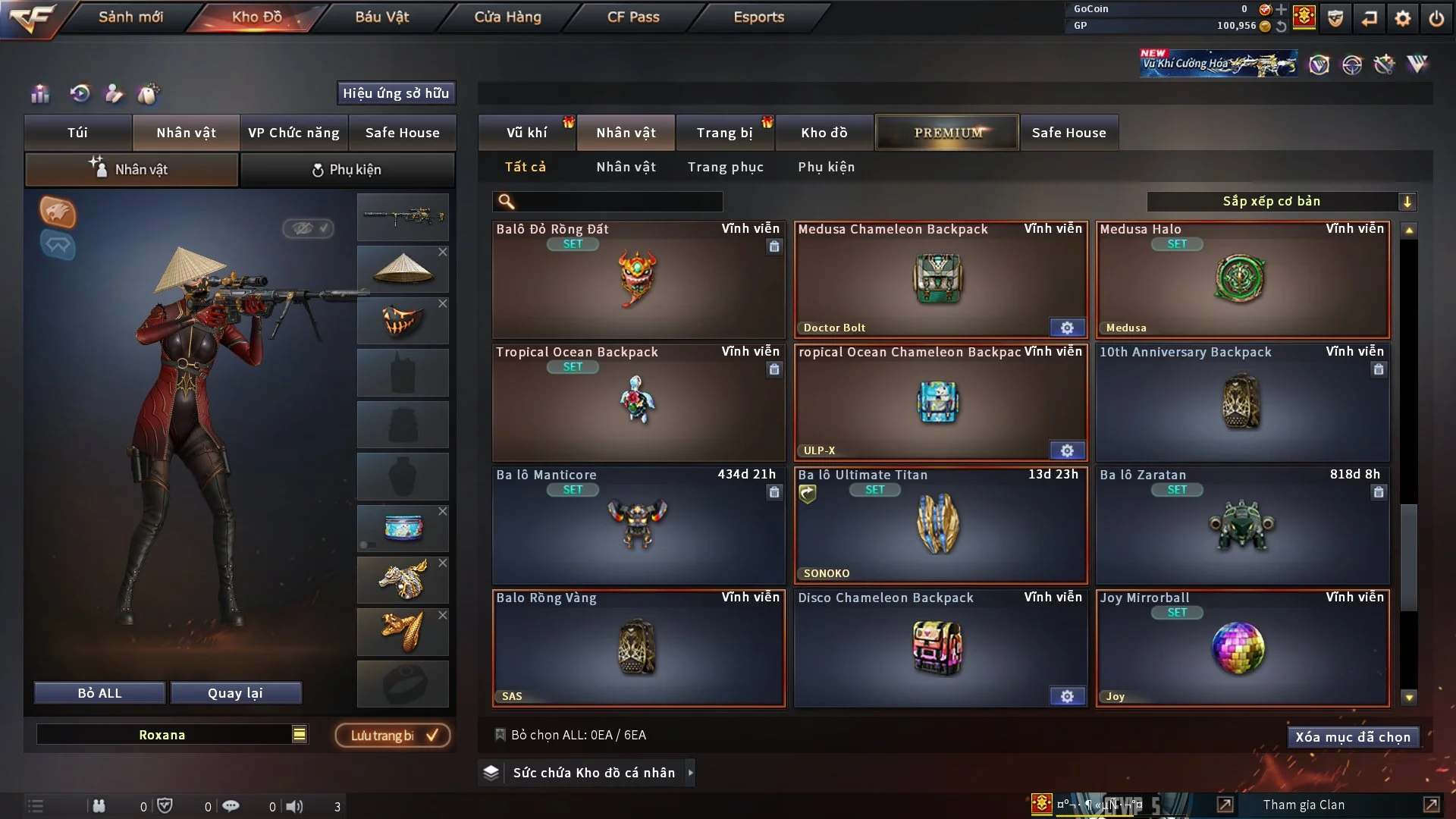Click the Quay lại button

235,693
